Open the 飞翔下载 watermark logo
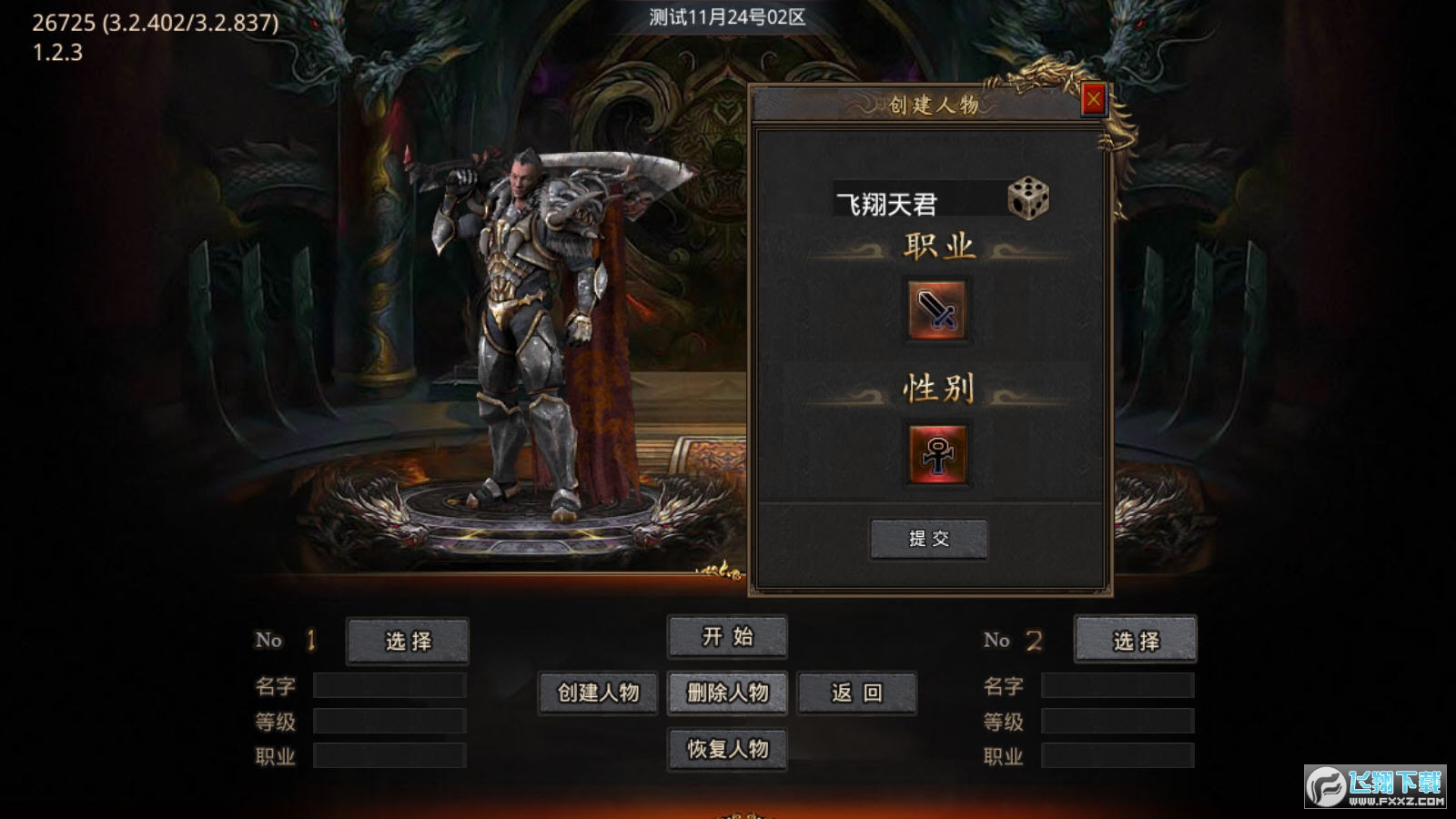 pos(1375,786)
